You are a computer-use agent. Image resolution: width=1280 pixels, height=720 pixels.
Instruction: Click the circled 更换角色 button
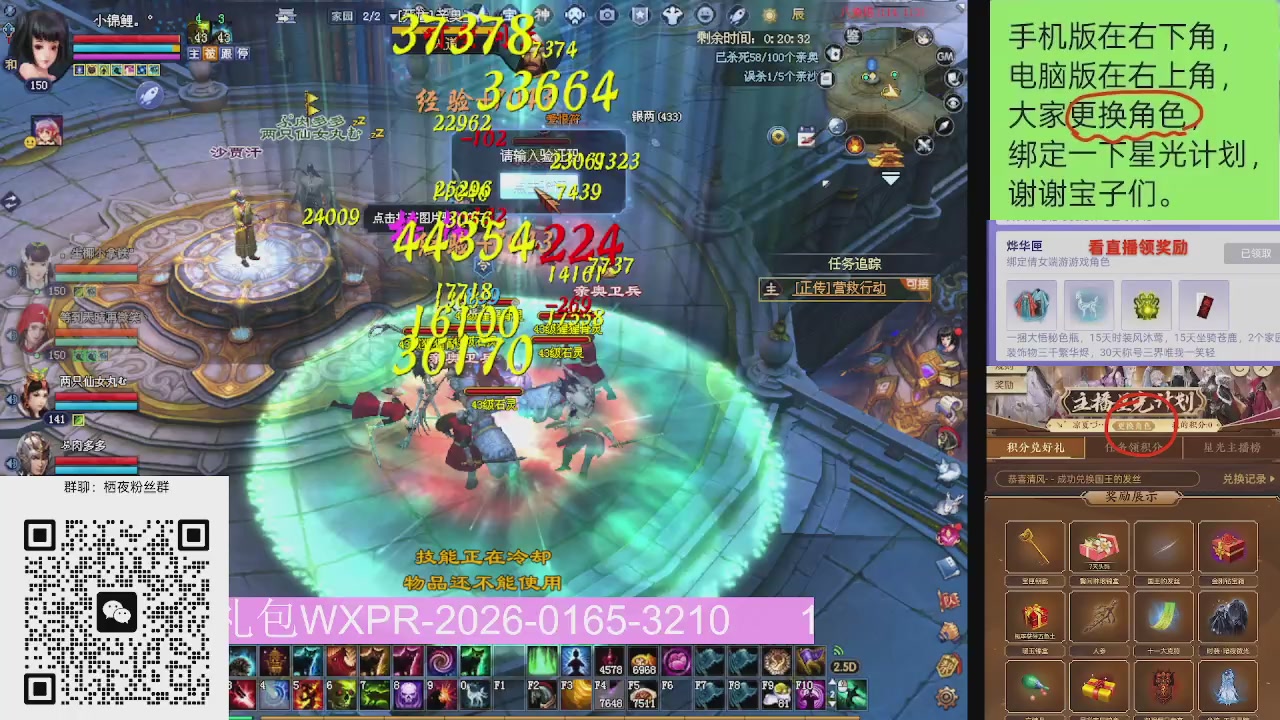pyautogui.click(x=1133, y=425)
